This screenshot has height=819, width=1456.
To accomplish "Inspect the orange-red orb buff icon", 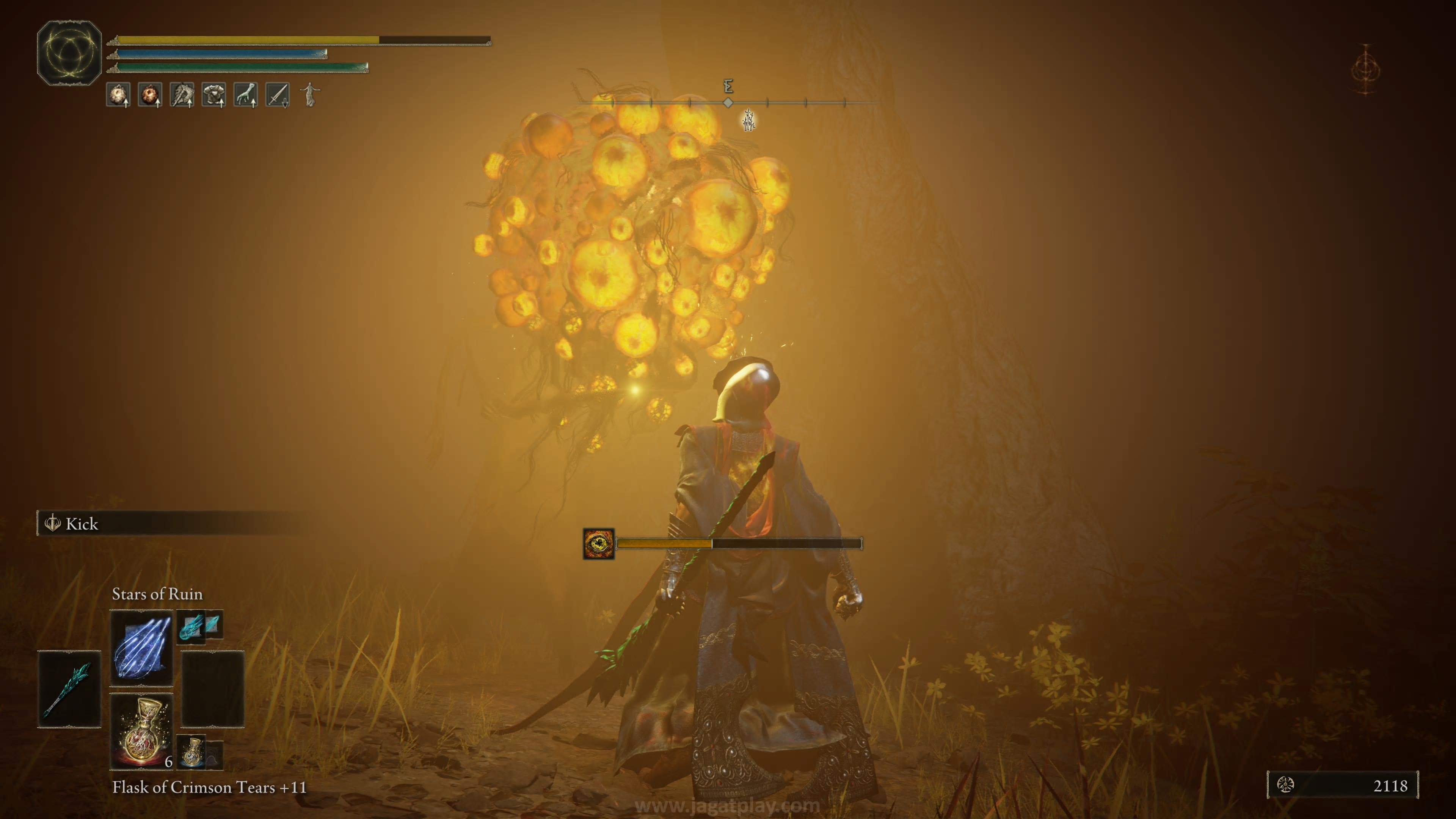I will point(150,95).
